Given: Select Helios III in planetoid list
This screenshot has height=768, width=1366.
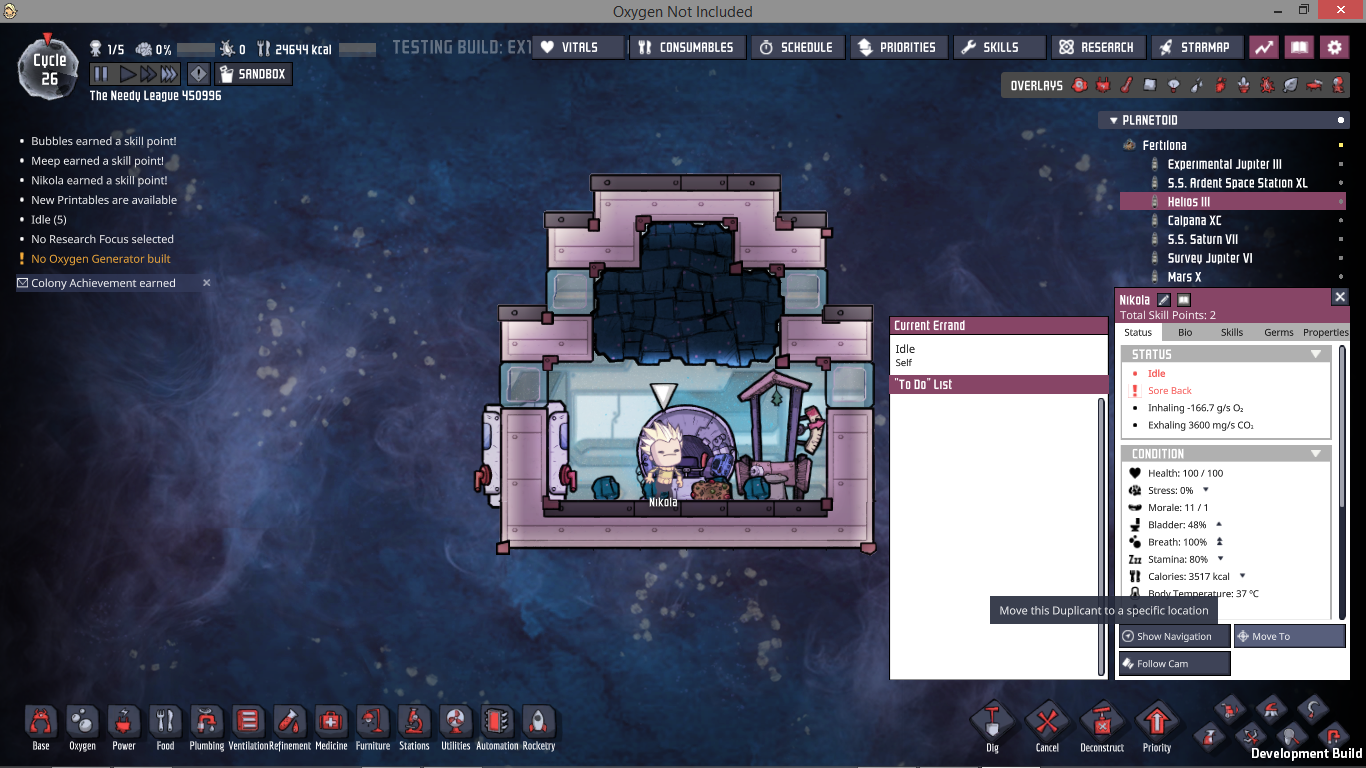Looking at the screenshot, I should tap(1189, 202).
